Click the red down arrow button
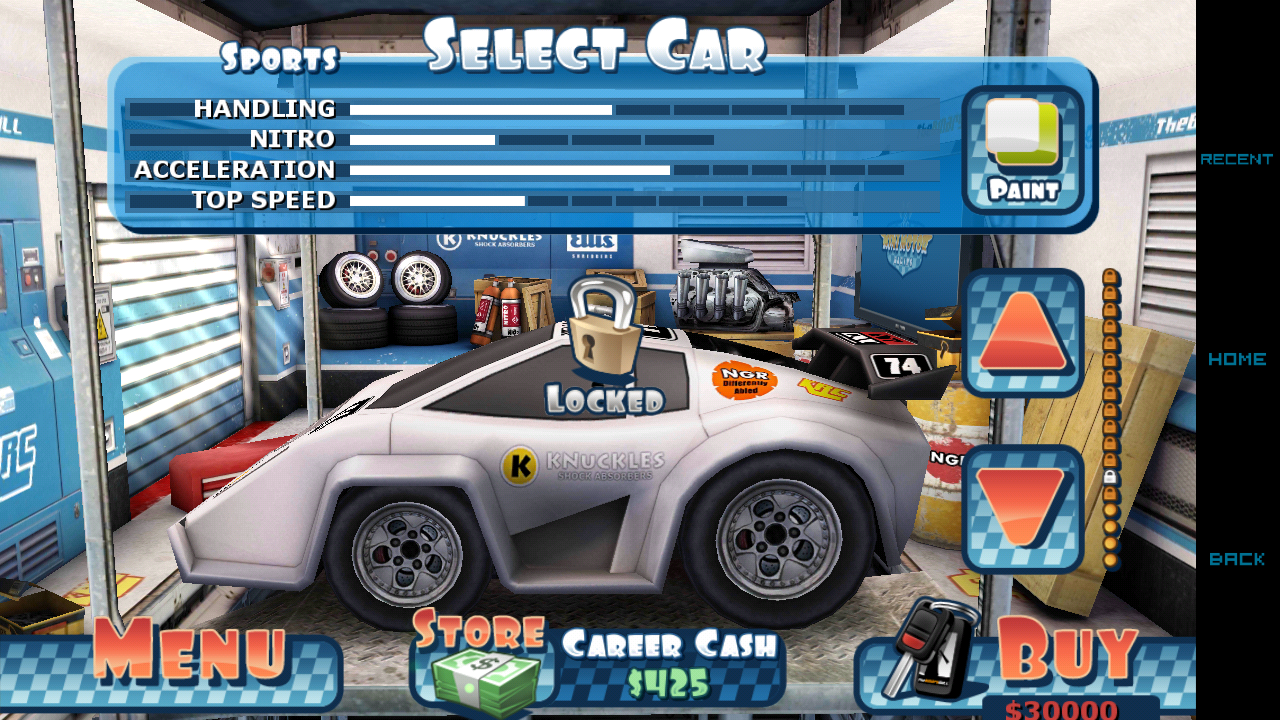This screenshot has width=1280, height=720. pos(1022,508)
